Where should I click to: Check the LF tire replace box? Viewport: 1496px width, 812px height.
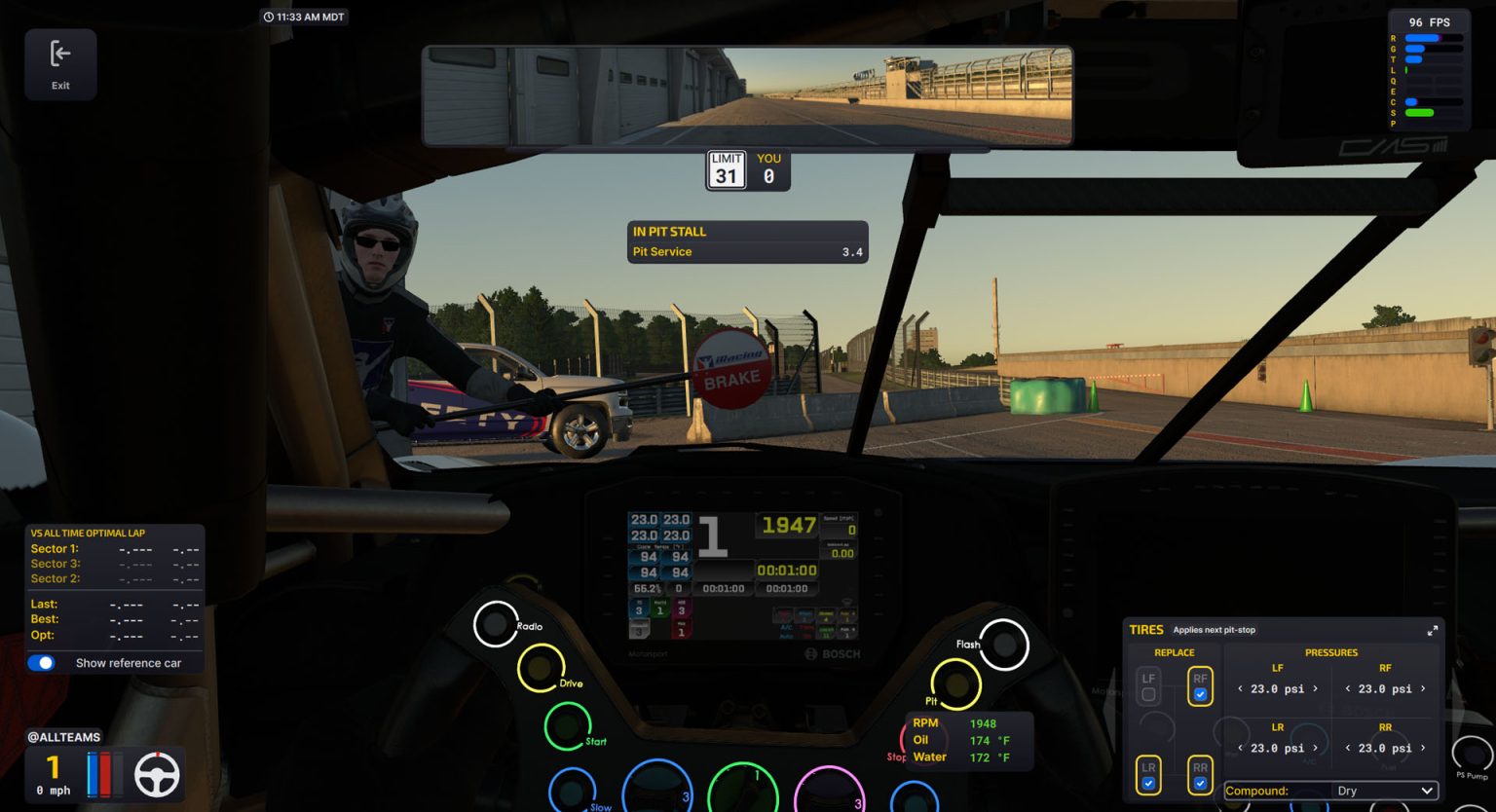tap(1148, 694)
